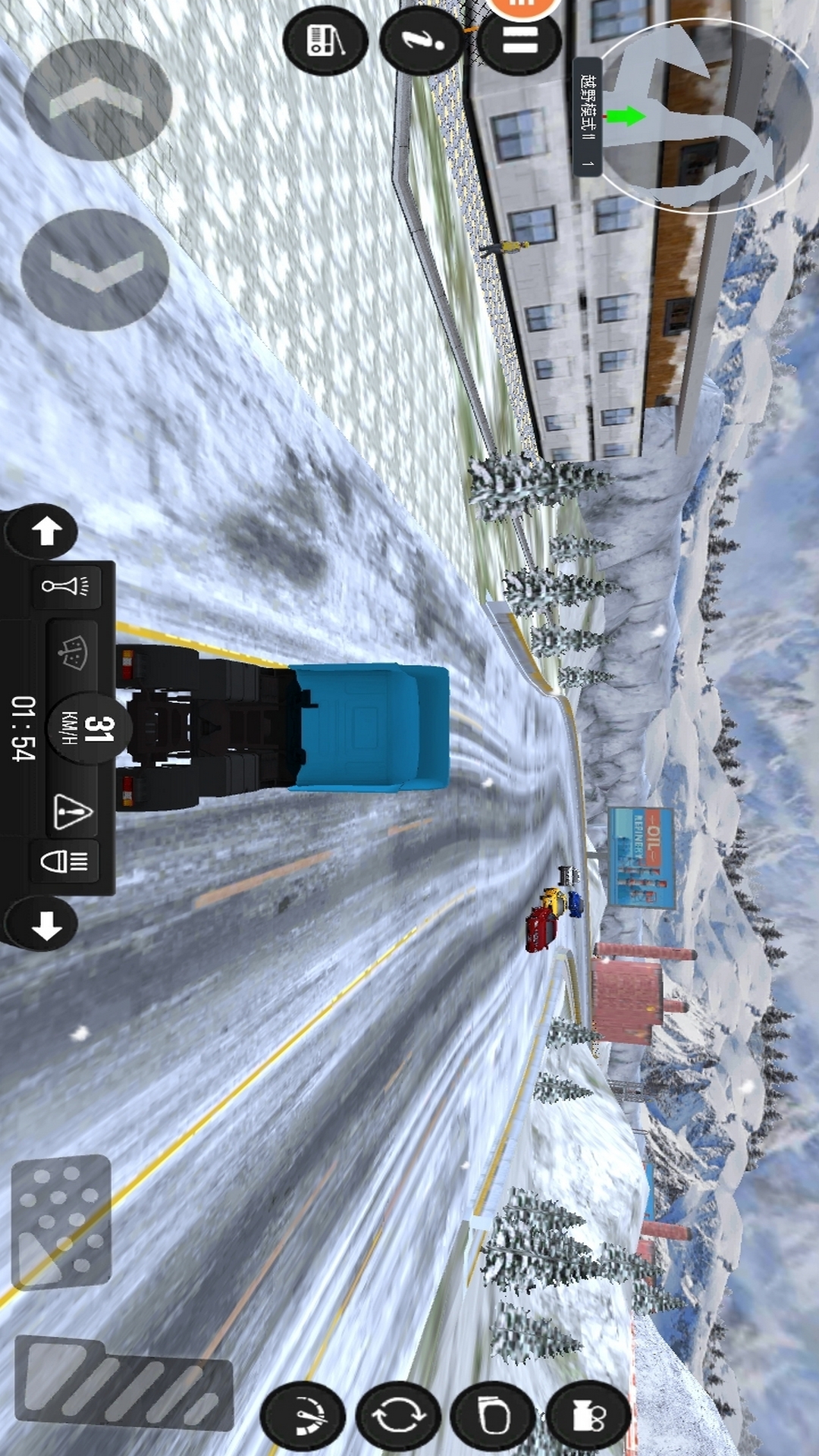Screen dimensions: 819x1456
Task: Toggle the side mirror view
Action: click(494, 1415)
